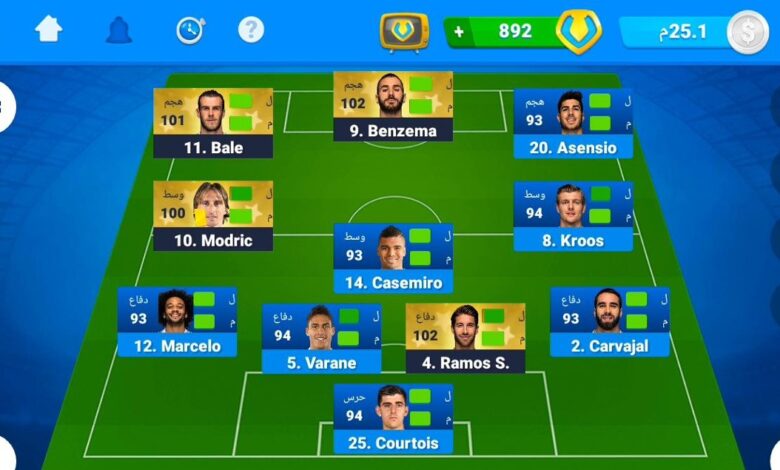Open the clock timer icon
Image resolution: width=780 pixels, height=470 pixels.
click(x=189, y=30)
